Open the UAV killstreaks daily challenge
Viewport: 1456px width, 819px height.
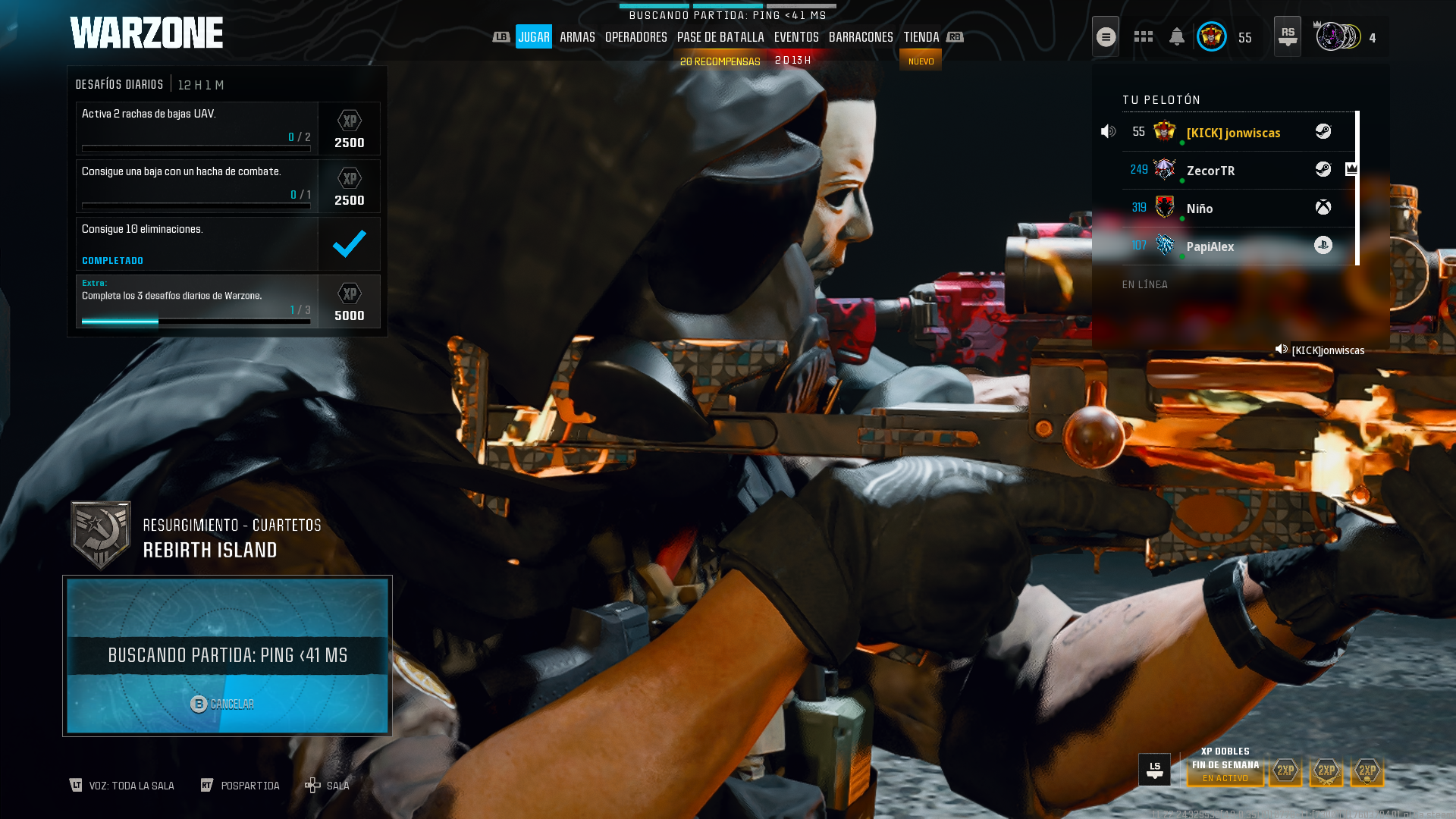point(197,128)
